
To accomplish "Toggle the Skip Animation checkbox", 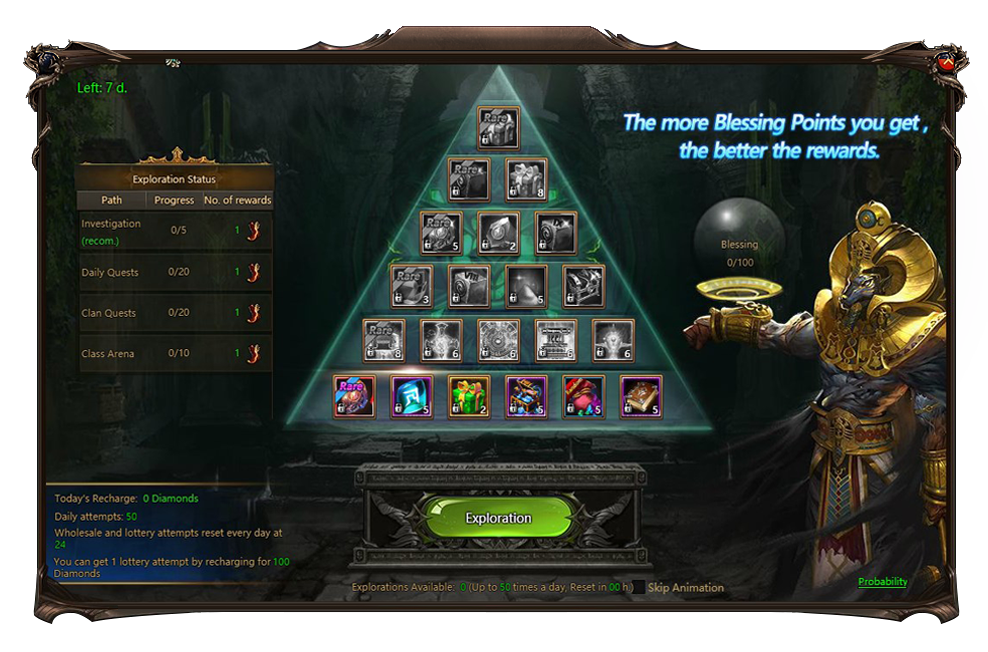I will (x=639, y=588).
